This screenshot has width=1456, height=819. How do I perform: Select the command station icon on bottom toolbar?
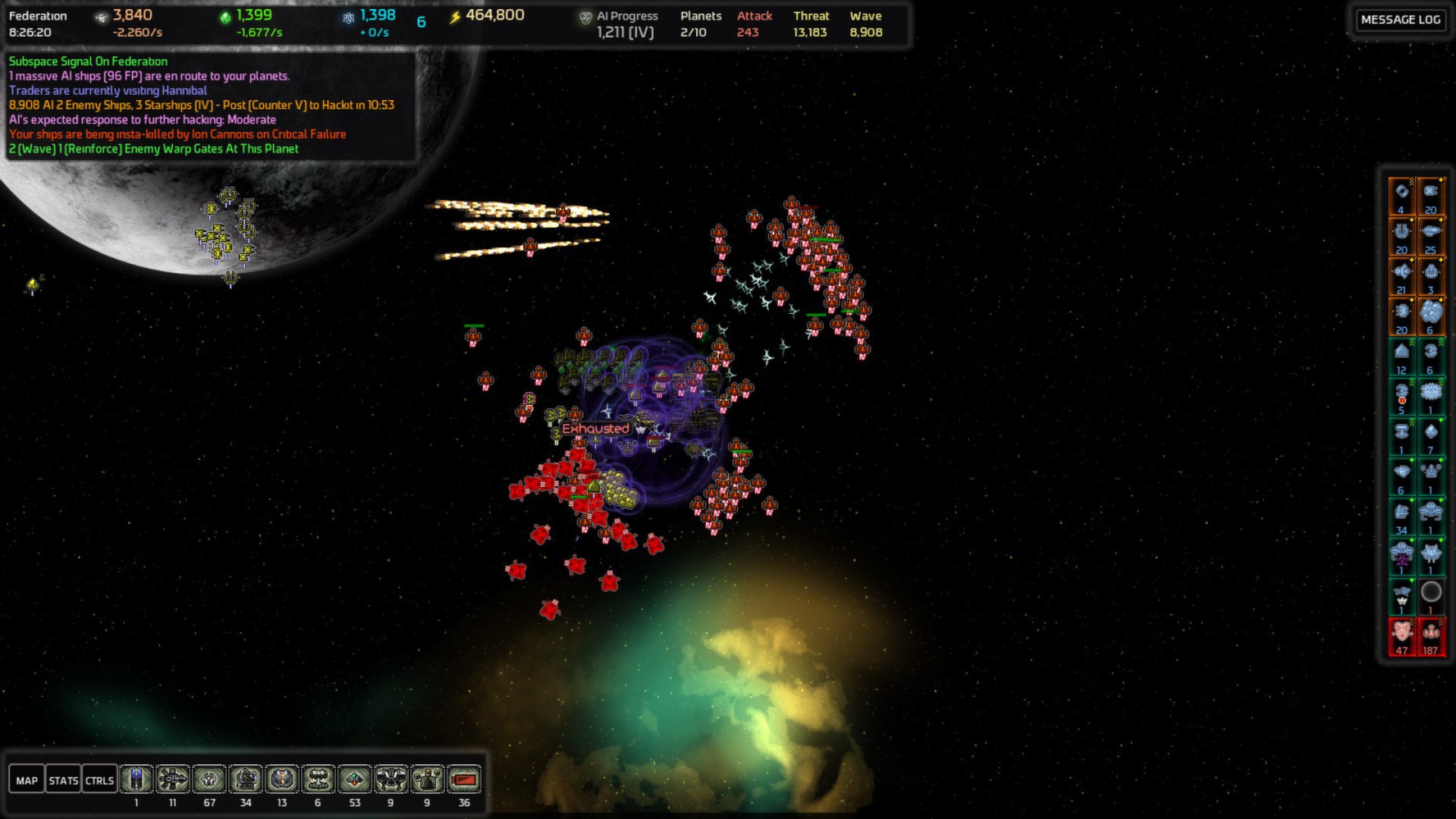(136, 778)
